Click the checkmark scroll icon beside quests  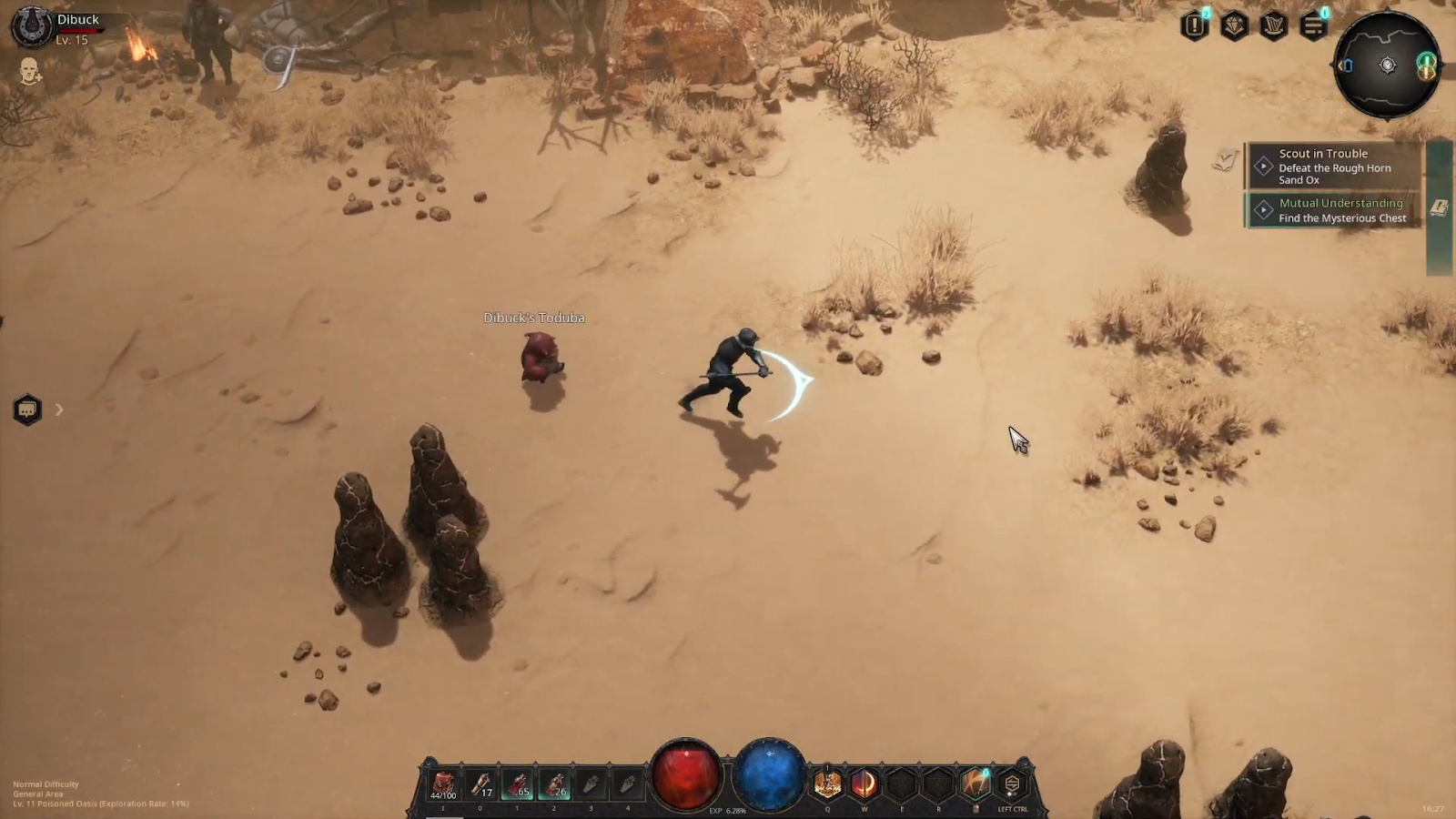(1225, 160)
